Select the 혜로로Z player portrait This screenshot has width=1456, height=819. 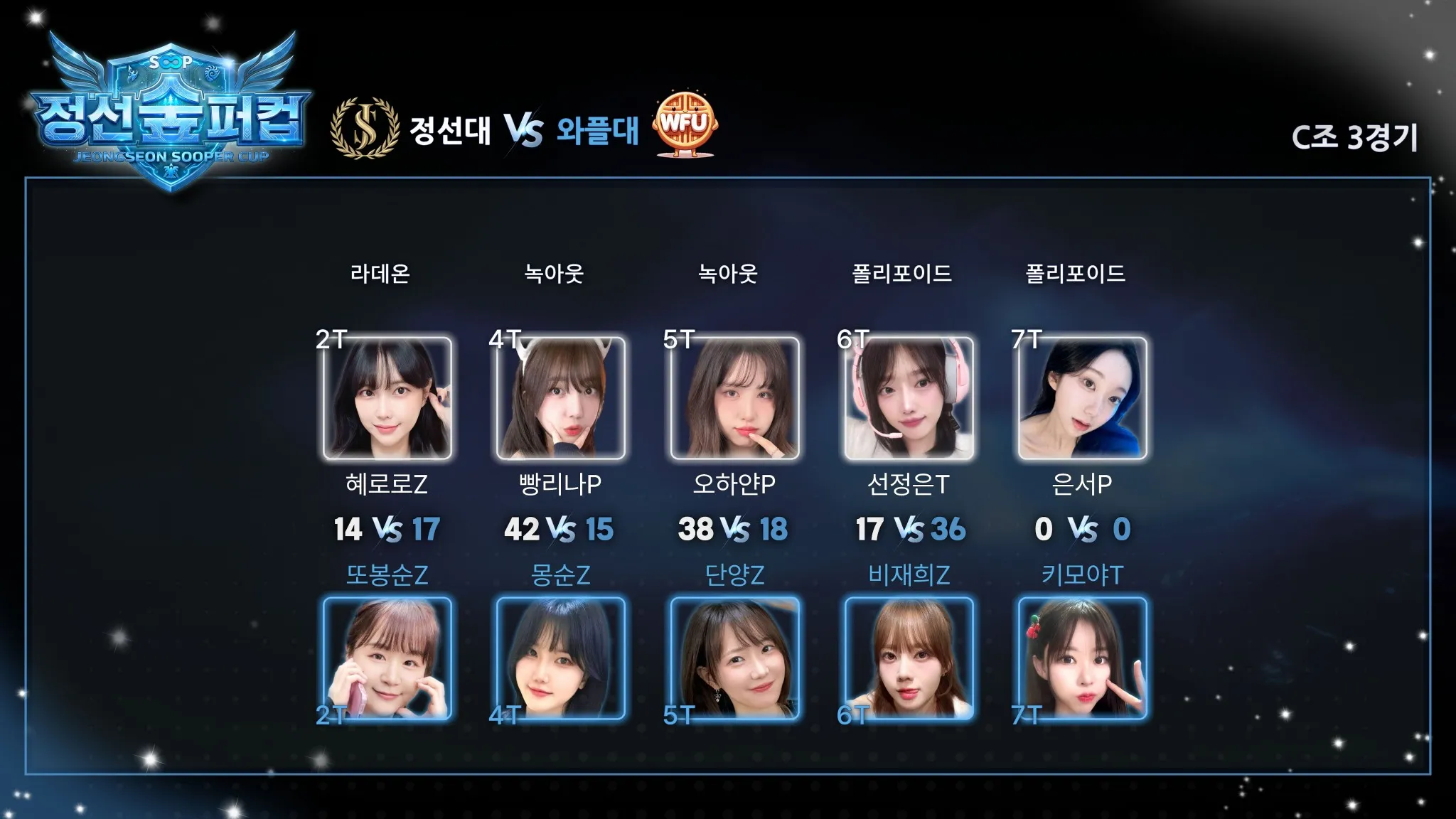click(x=387, y=398)
